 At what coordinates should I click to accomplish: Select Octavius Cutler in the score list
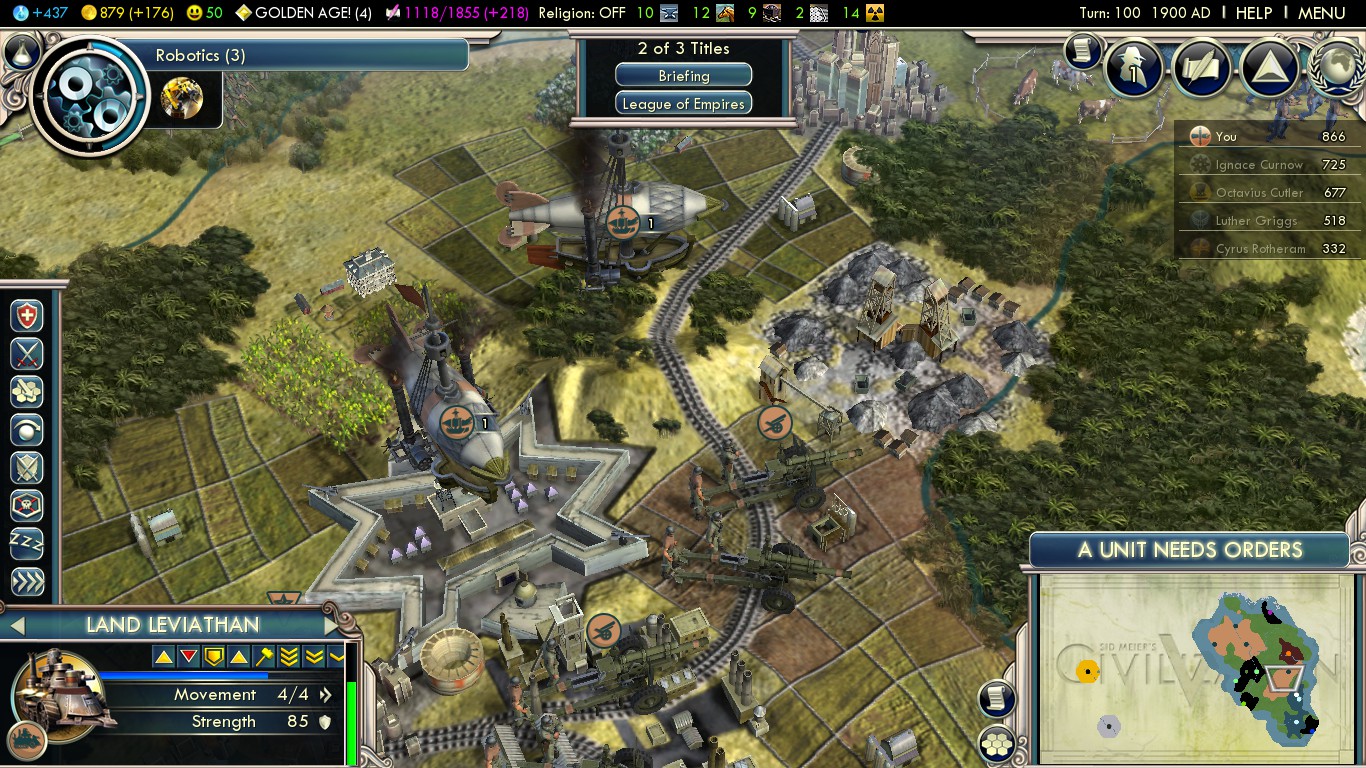pyautogui.click(x=1259, y=193)
